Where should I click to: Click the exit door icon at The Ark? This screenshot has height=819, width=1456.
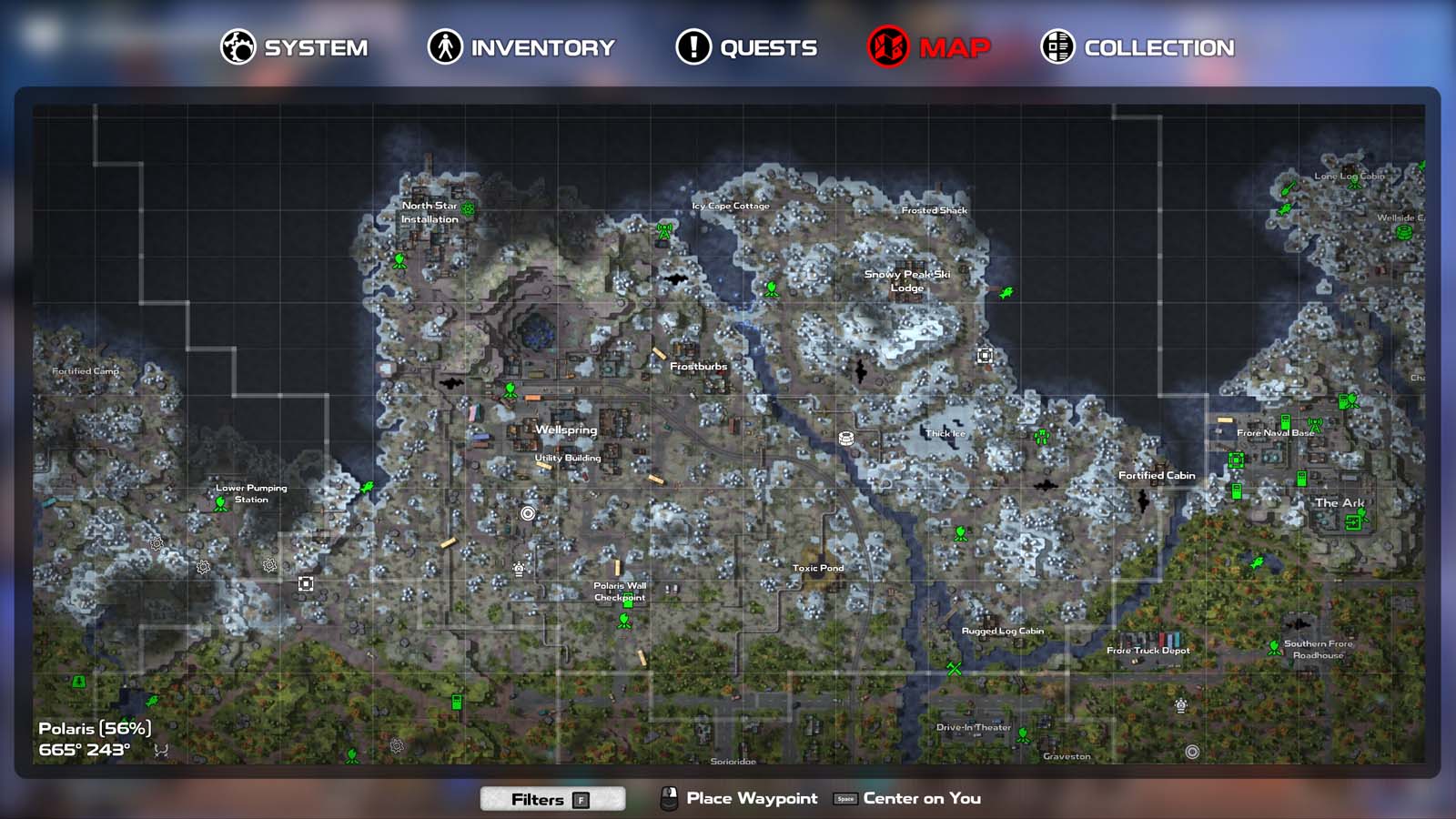click(x=1353, y=522)
